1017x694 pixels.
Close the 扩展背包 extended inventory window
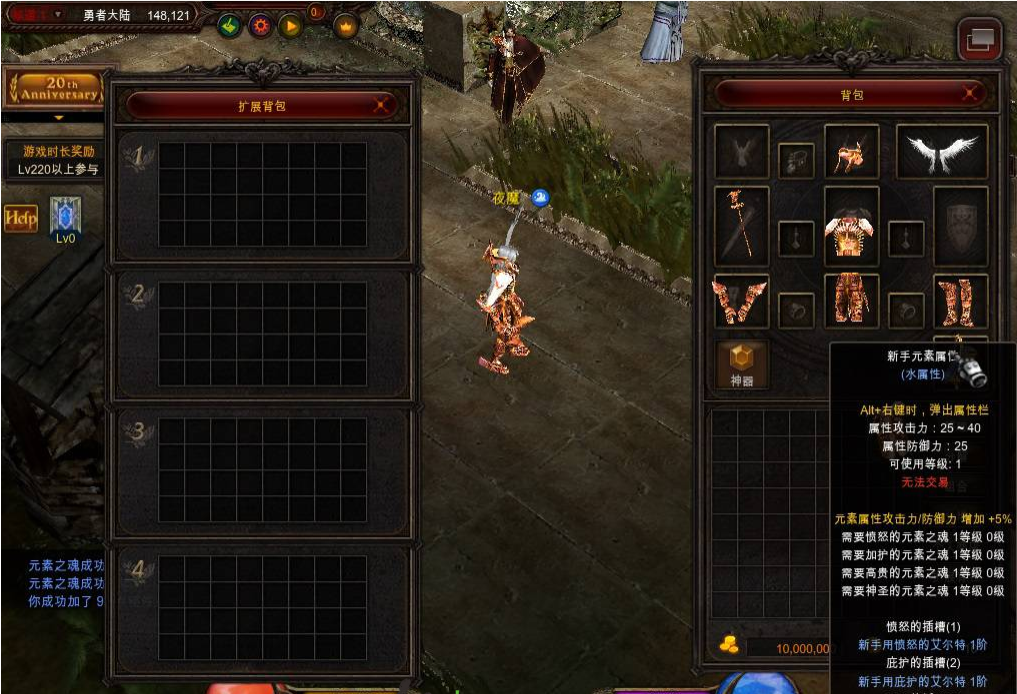pos(380,105)
